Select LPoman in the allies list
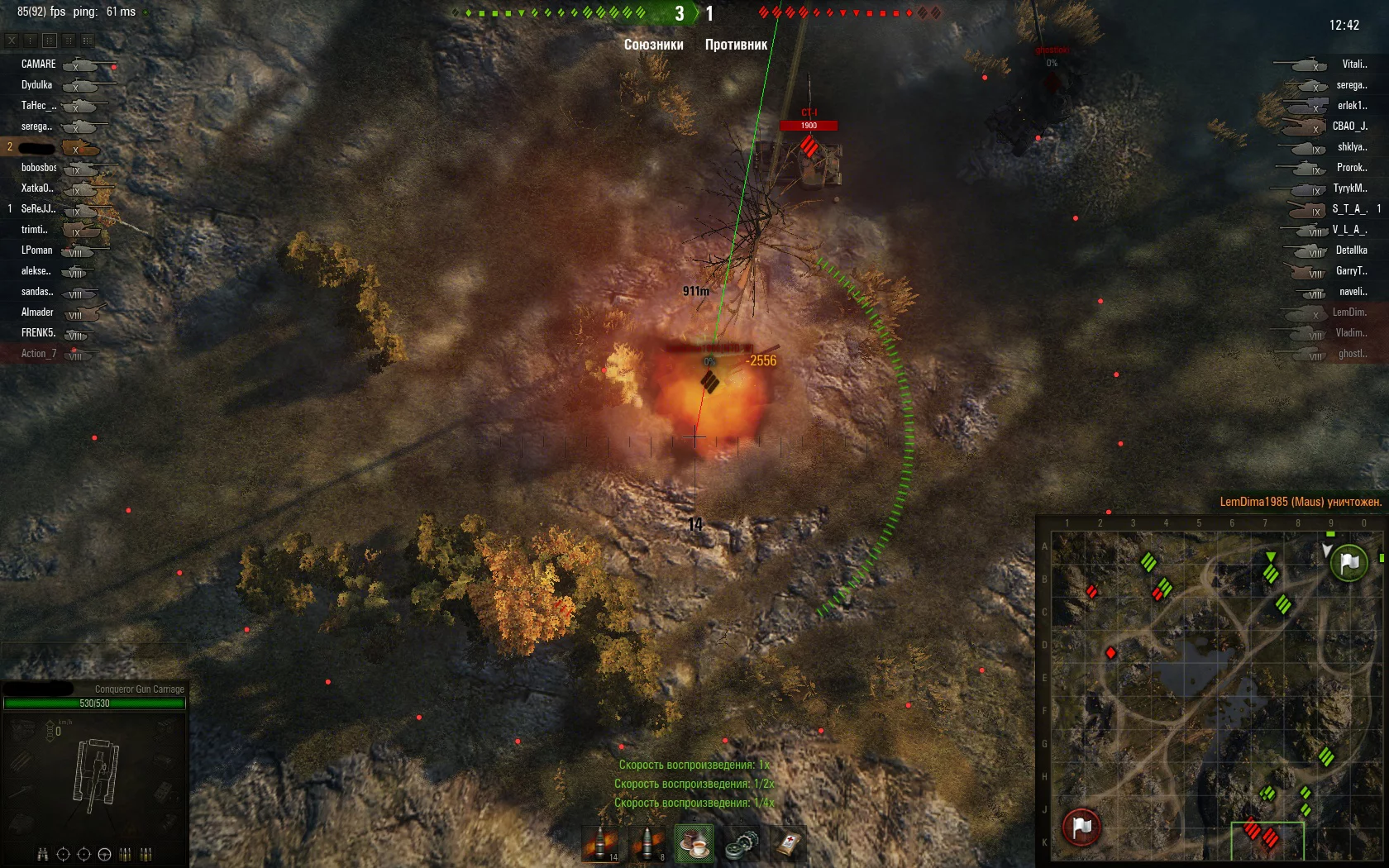The width and height of the screenshot is (1389, 868). click(37, 250)
